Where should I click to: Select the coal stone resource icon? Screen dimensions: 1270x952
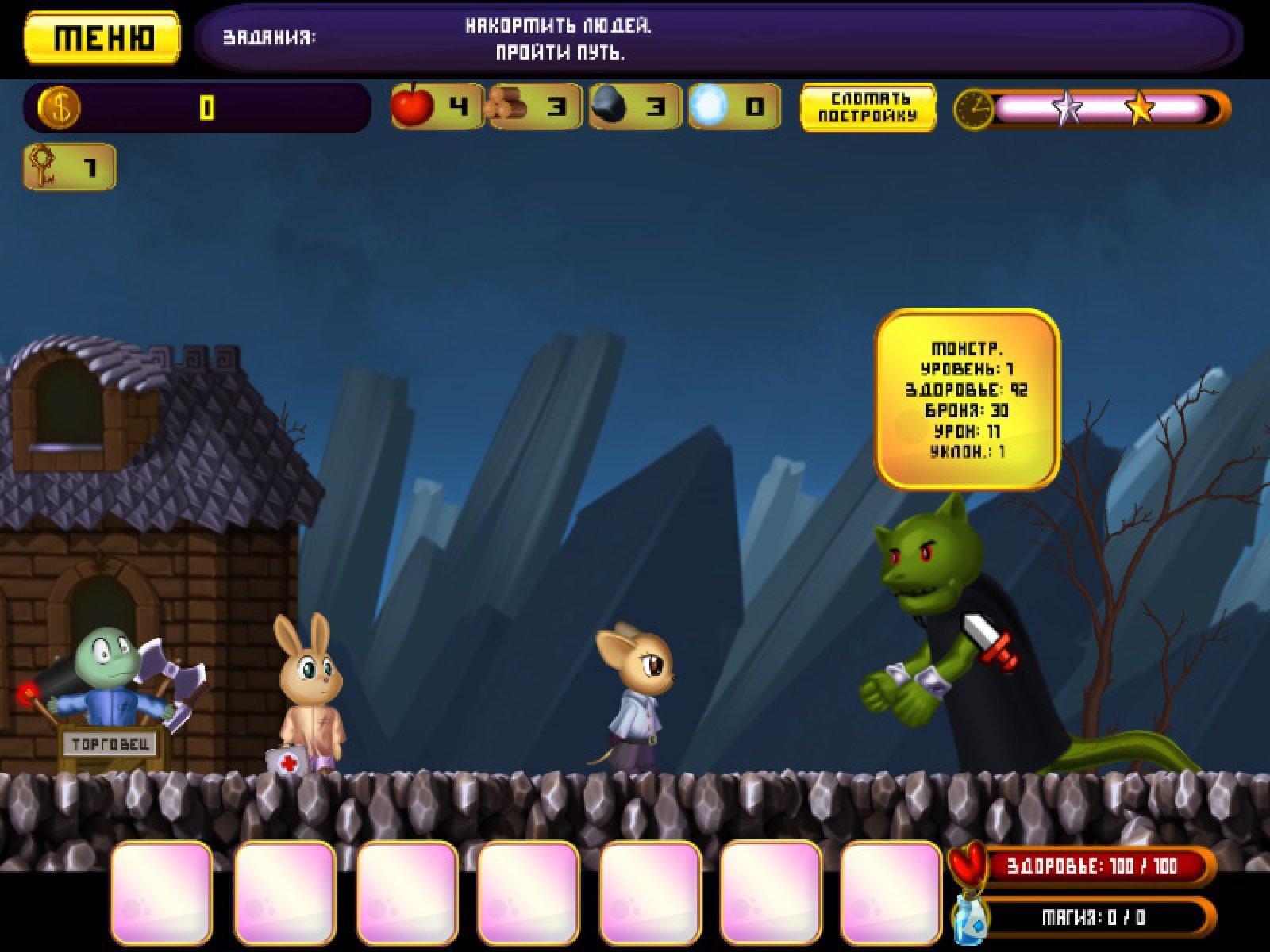[610, 106]
